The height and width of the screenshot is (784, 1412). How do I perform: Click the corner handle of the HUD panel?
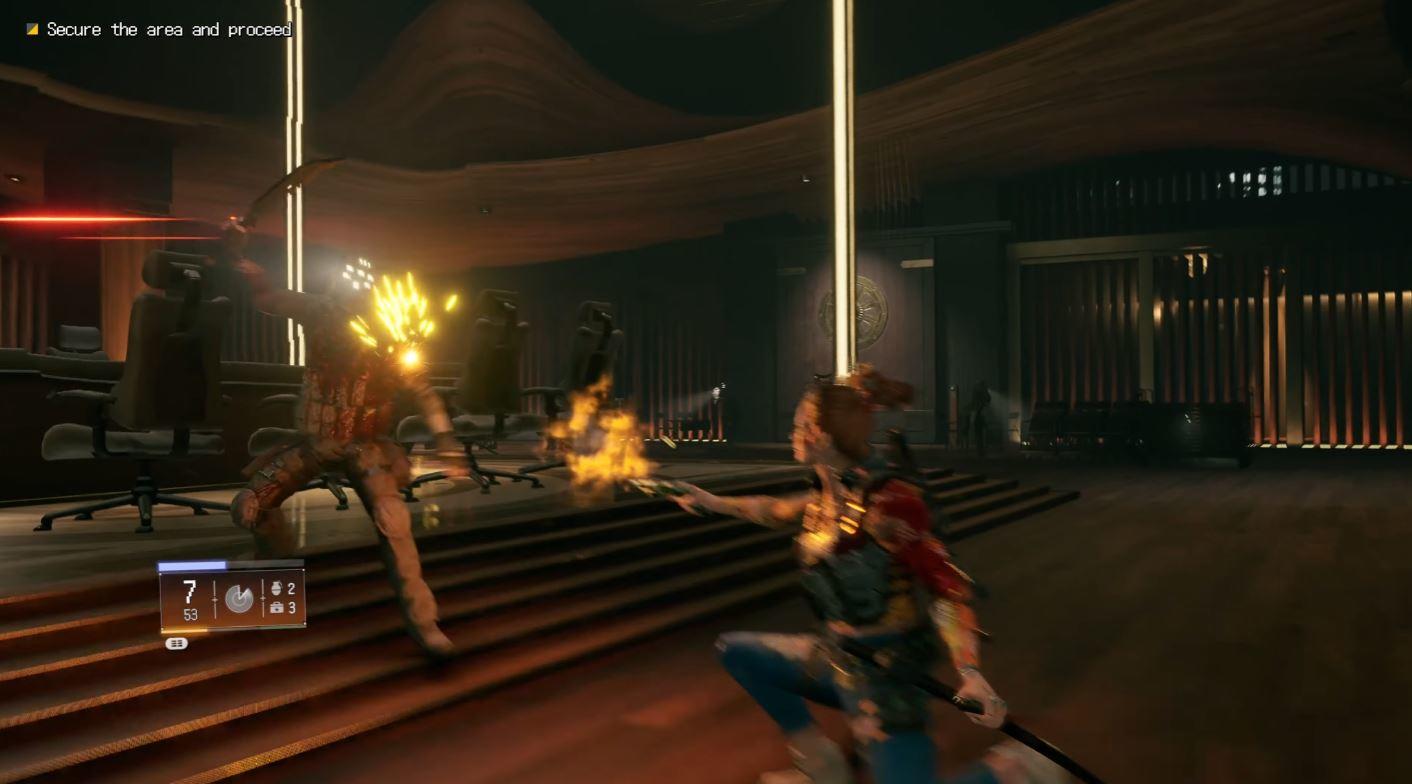click(x=304, y=624)
